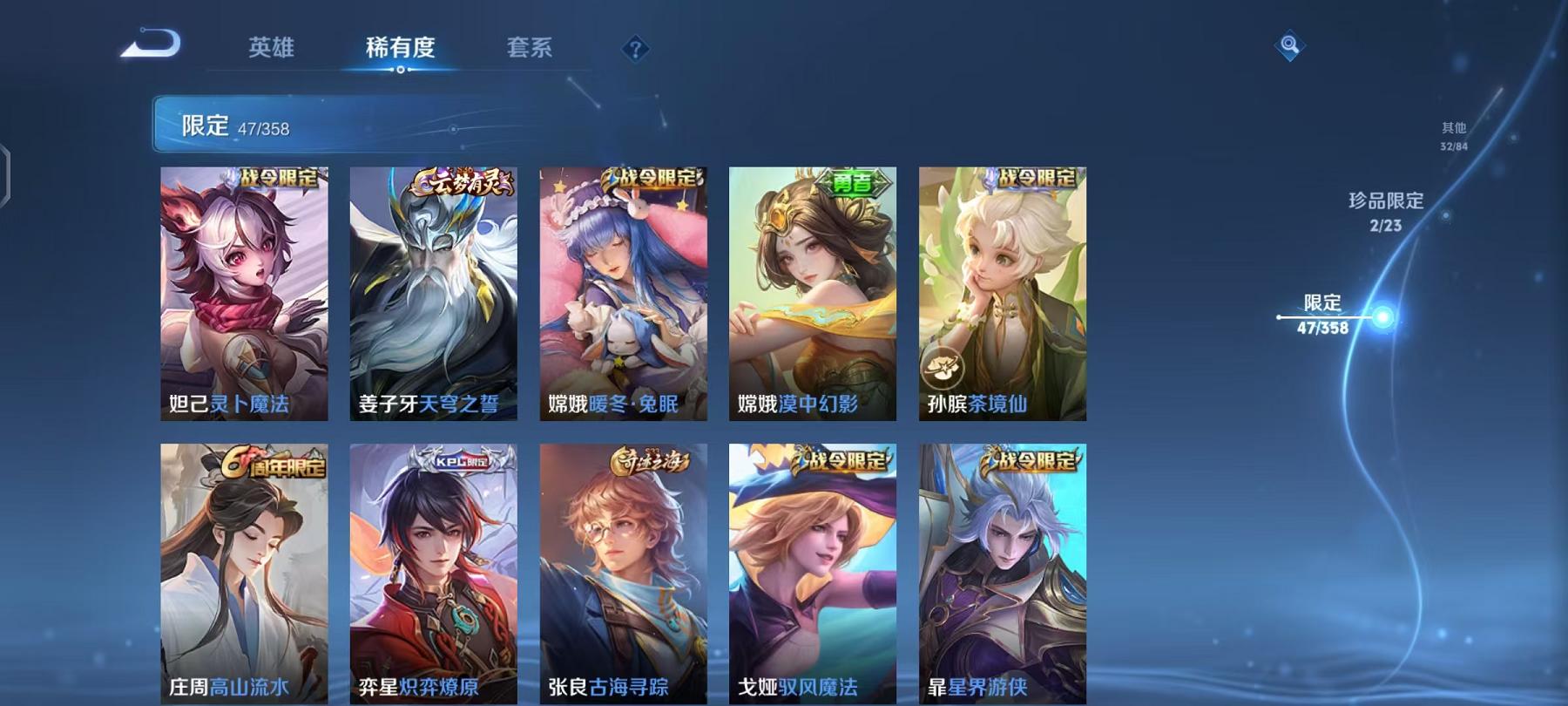
Task: Click the small badge icon on 孙膑茶境仙 card
Action: (944, 368)
